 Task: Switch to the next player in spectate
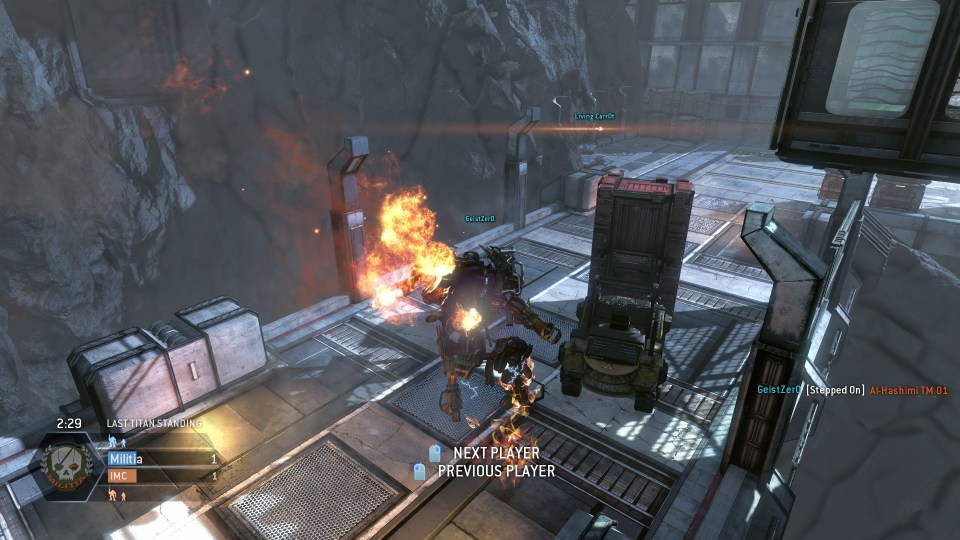[495, 453]
